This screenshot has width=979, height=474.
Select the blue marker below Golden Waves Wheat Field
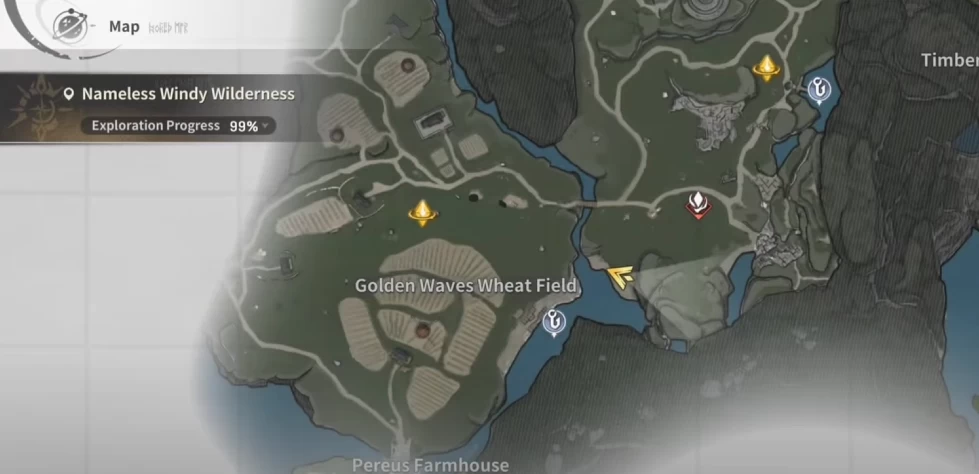coord(552,322)
